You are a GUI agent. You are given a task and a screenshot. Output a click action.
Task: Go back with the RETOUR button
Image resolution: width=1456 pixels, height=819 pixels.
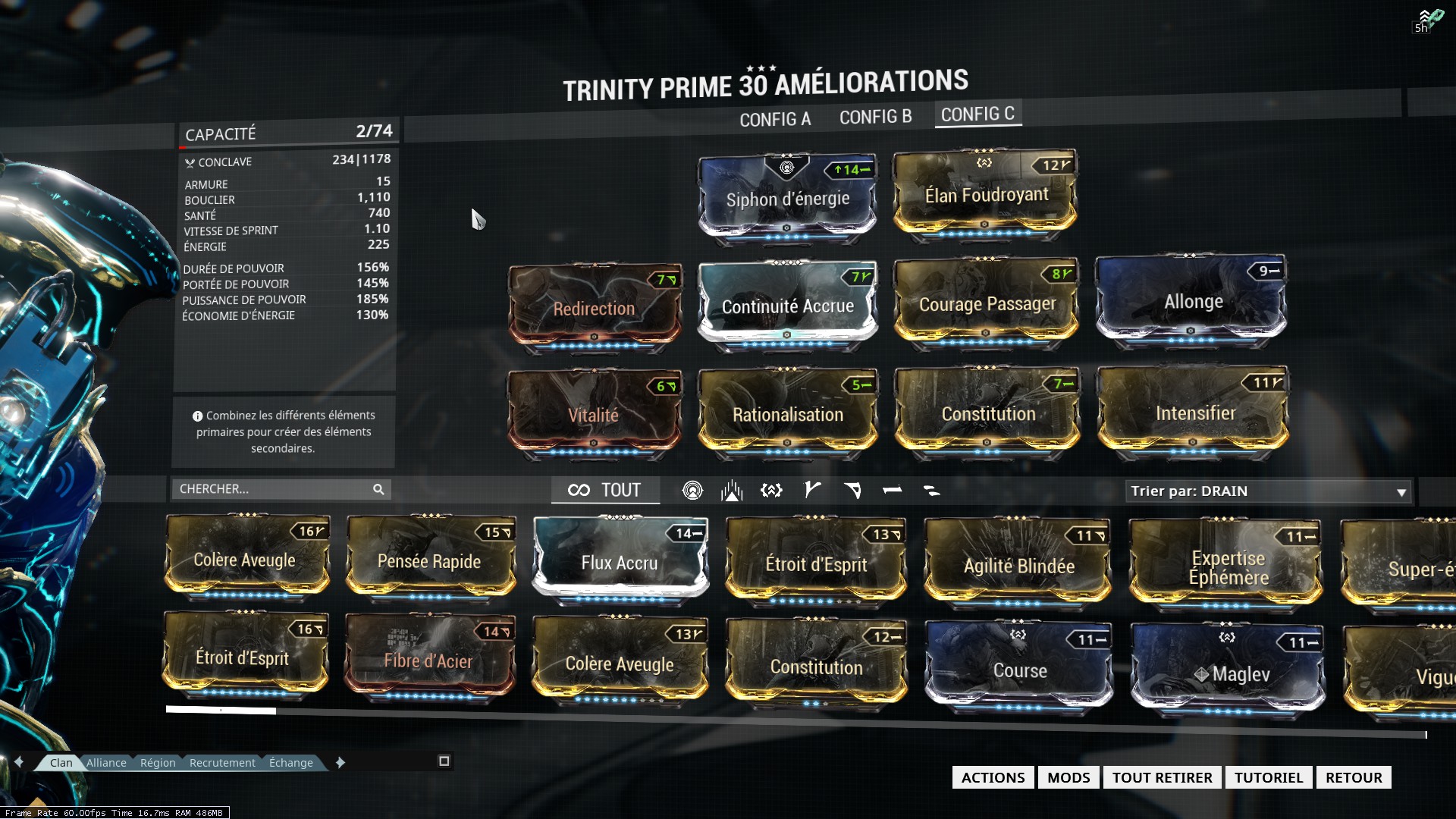(x=1354, y=777)
